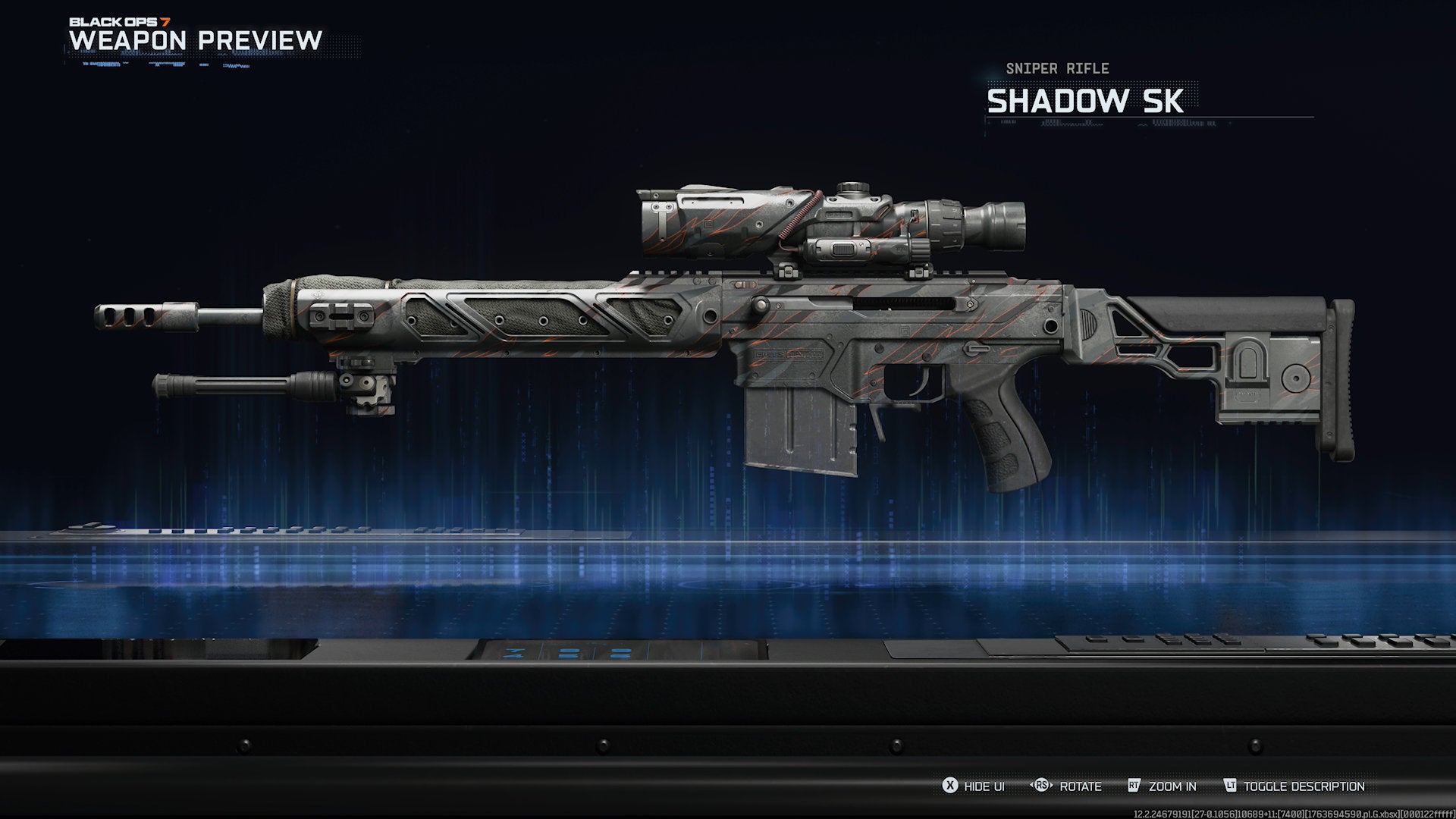Click the X button icon for Hide UI

950,786
